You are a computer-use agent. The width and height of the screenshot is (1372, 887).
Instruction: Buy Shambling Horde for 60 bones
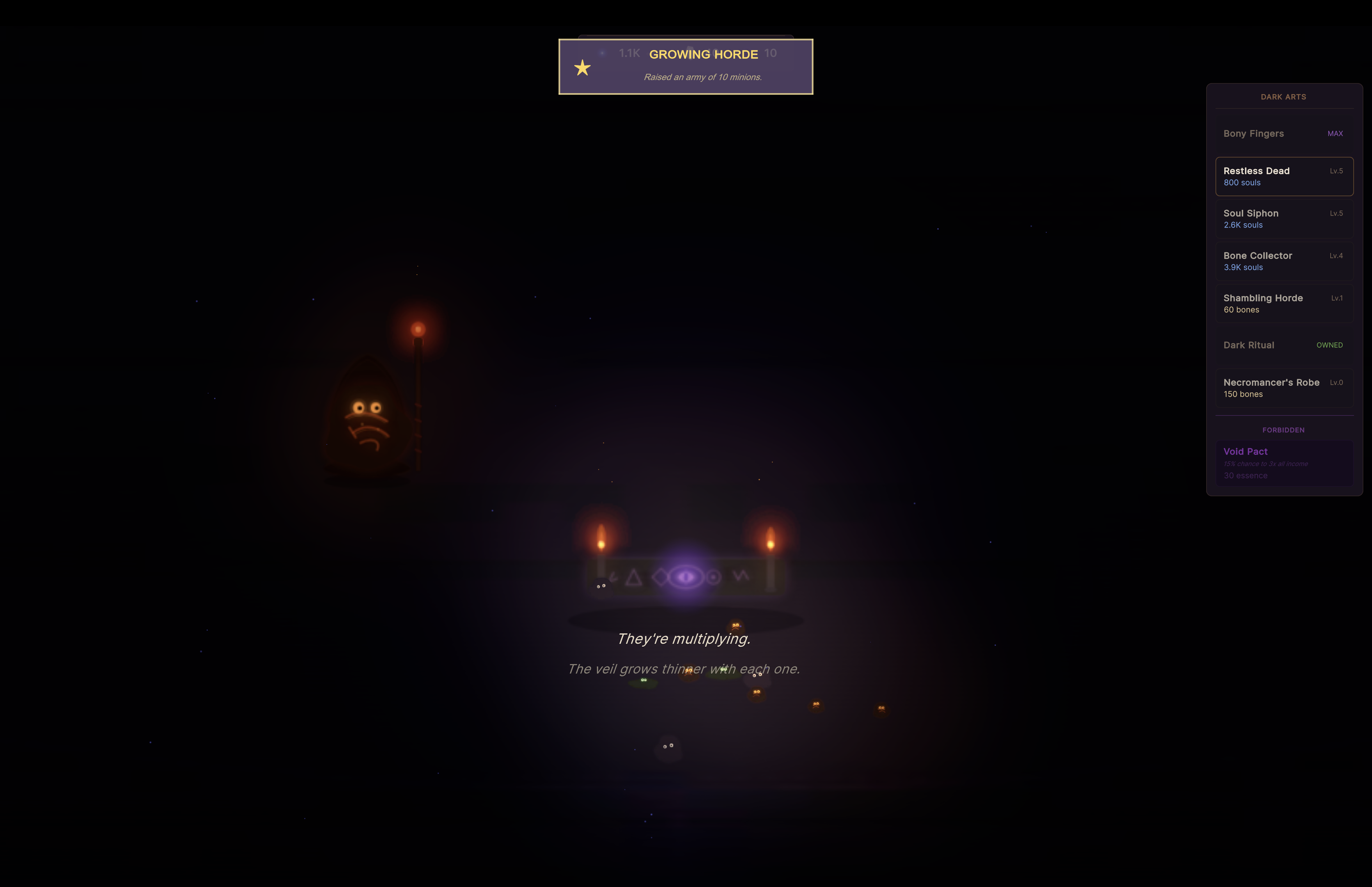pyautogui.click(x=1283, y=303)
